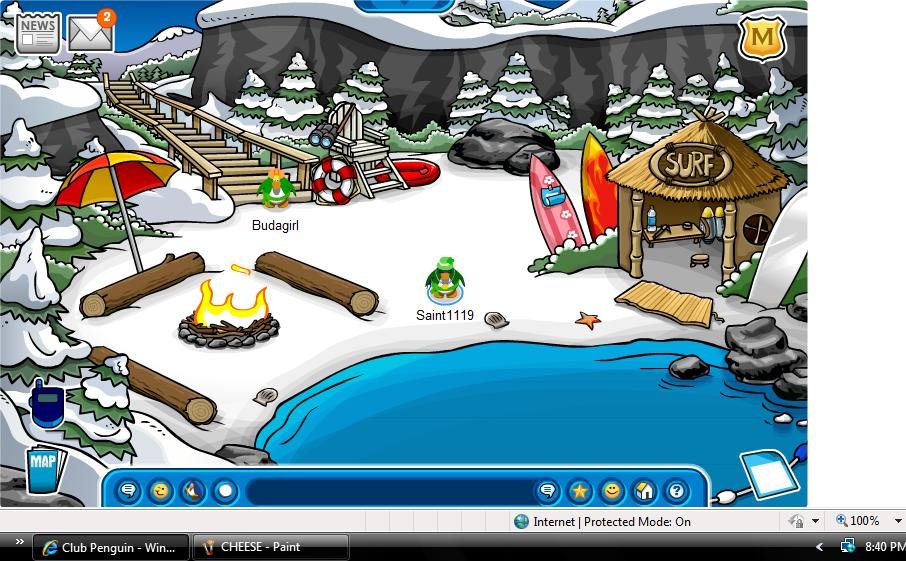Viewport: 906px width, 561px height.
Task: Click the chat message input bar
Action: (x=390, y=491)
